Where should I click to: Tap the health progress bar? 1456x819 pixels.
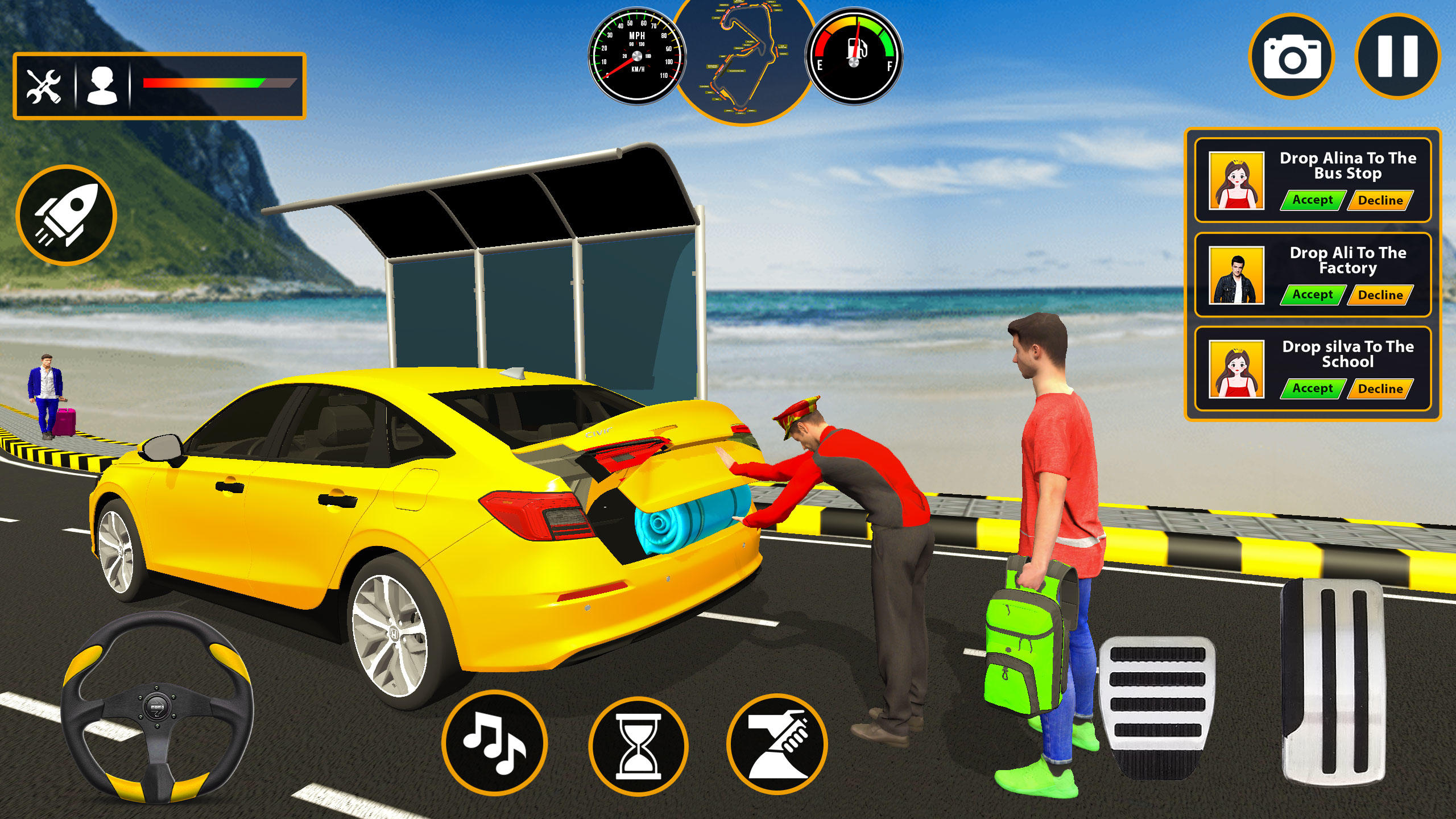213,82
